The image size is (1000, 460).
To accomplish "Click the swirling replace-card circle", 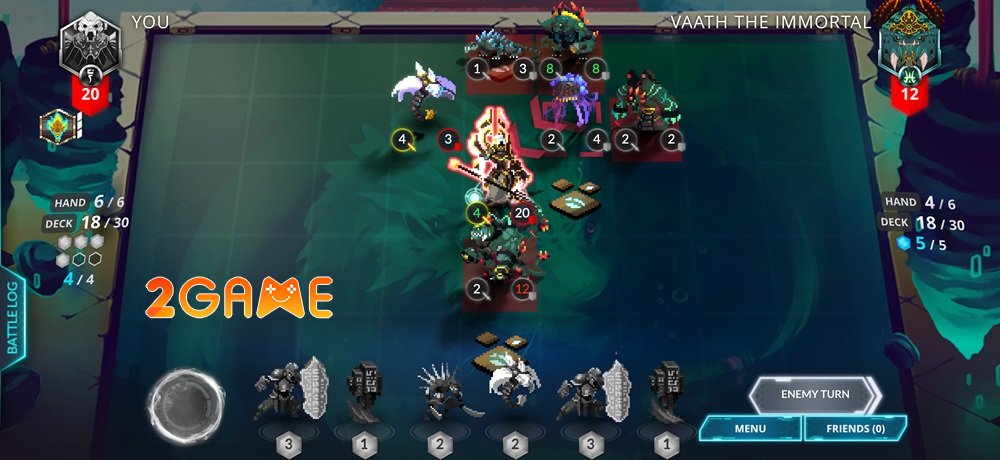I will point(185,405).
